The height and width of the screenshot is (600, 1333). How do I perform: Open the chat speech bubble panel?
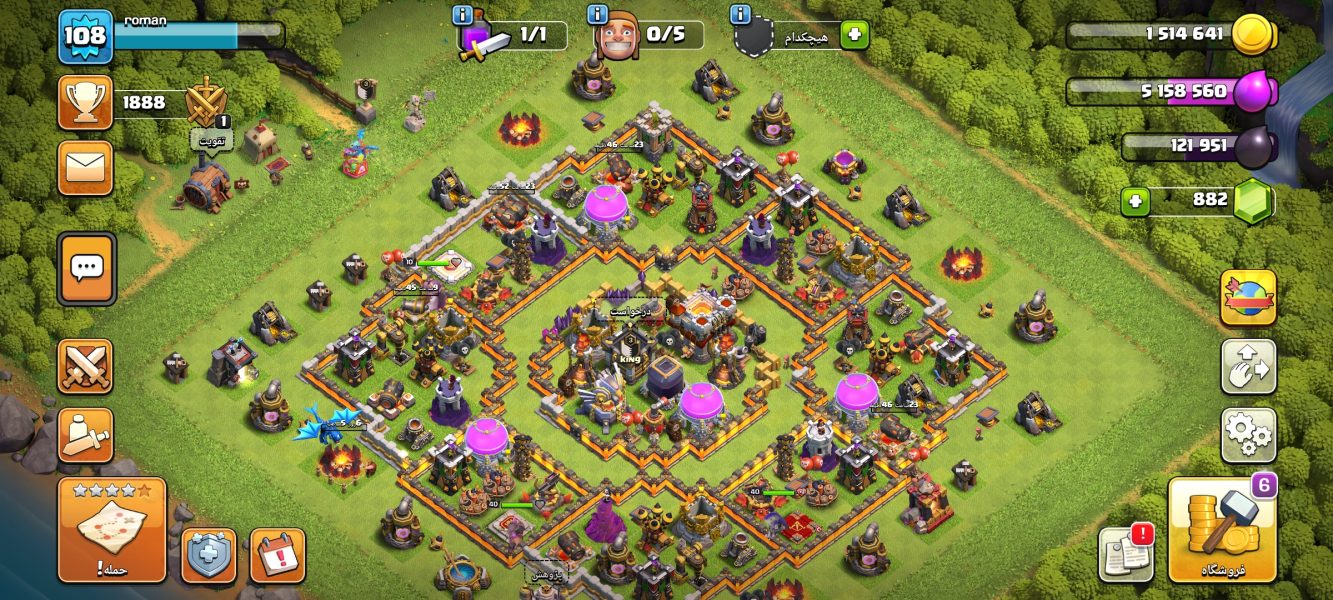coord(86,268)
